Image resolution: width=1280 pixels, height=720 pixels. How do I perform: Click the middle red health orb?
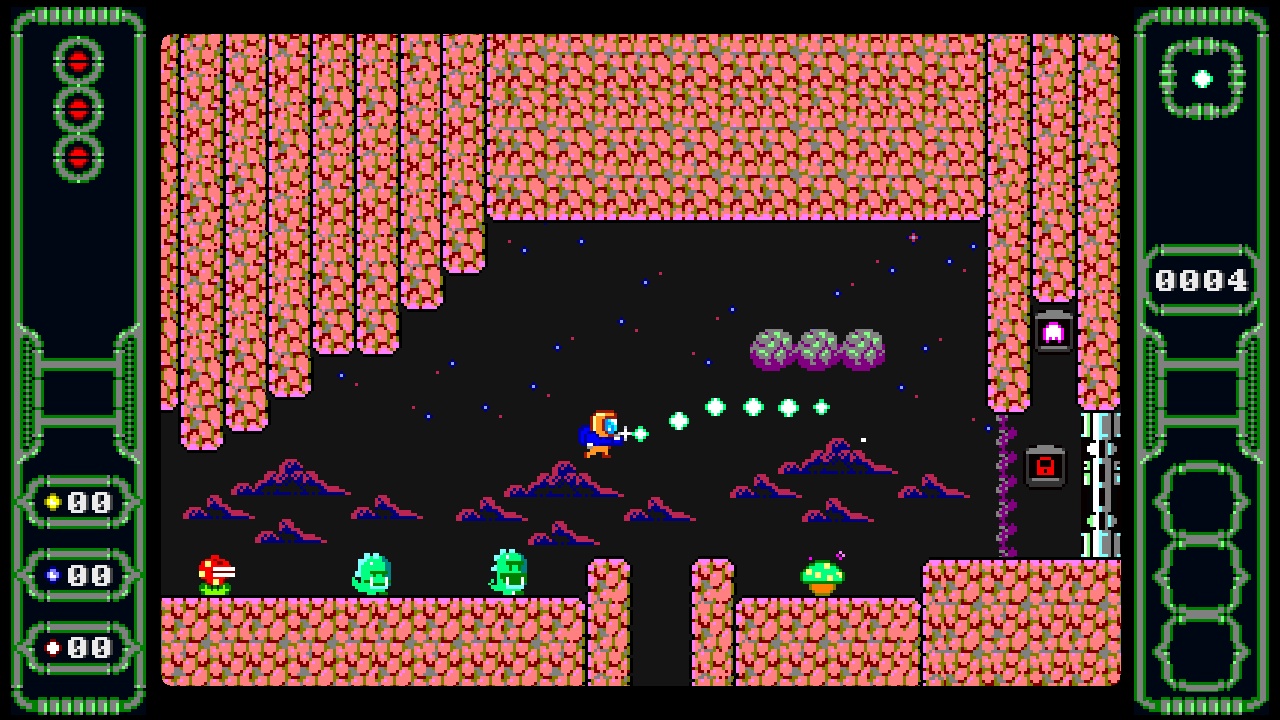[77, 110]
